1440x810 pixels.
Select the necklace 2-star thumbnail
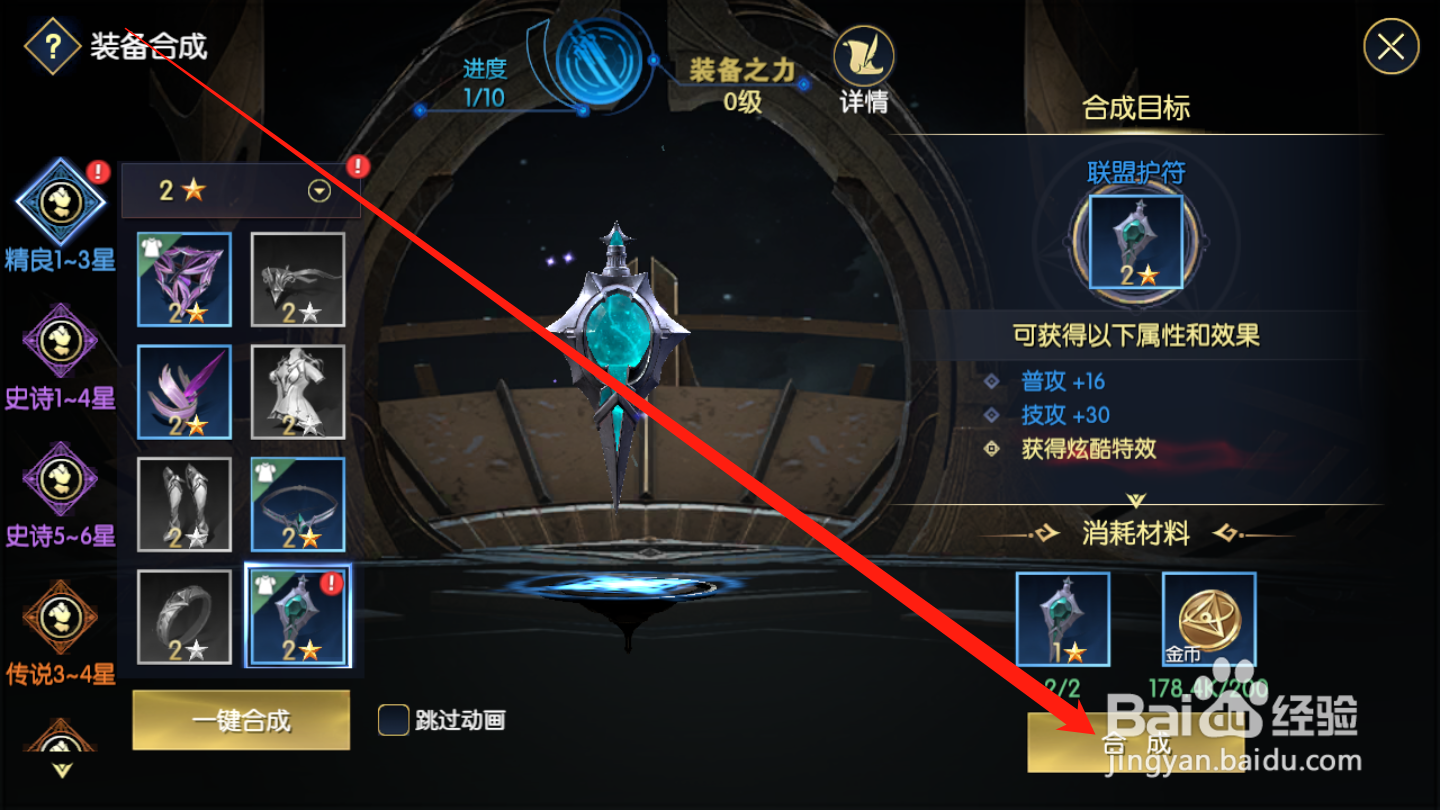click(297, 505)
